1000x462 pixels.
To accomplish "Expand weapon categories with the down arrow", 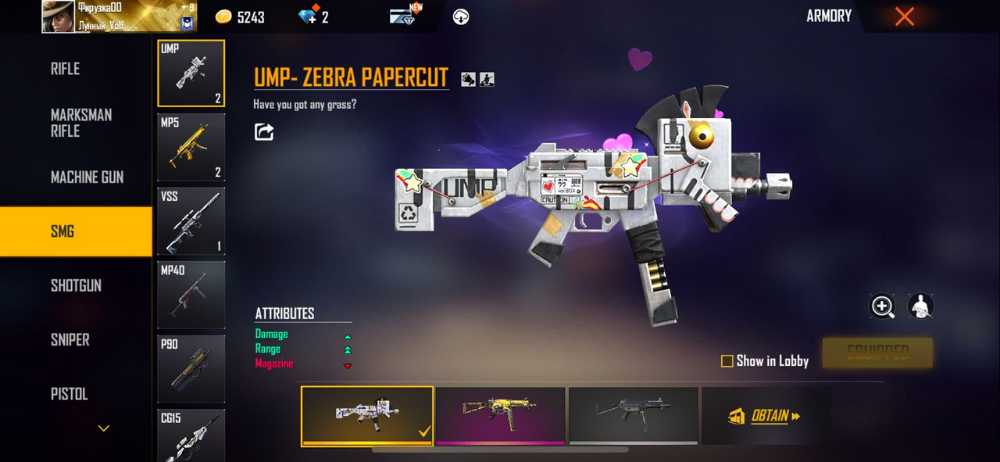I will pyautogui.click(x=103, y=429).
